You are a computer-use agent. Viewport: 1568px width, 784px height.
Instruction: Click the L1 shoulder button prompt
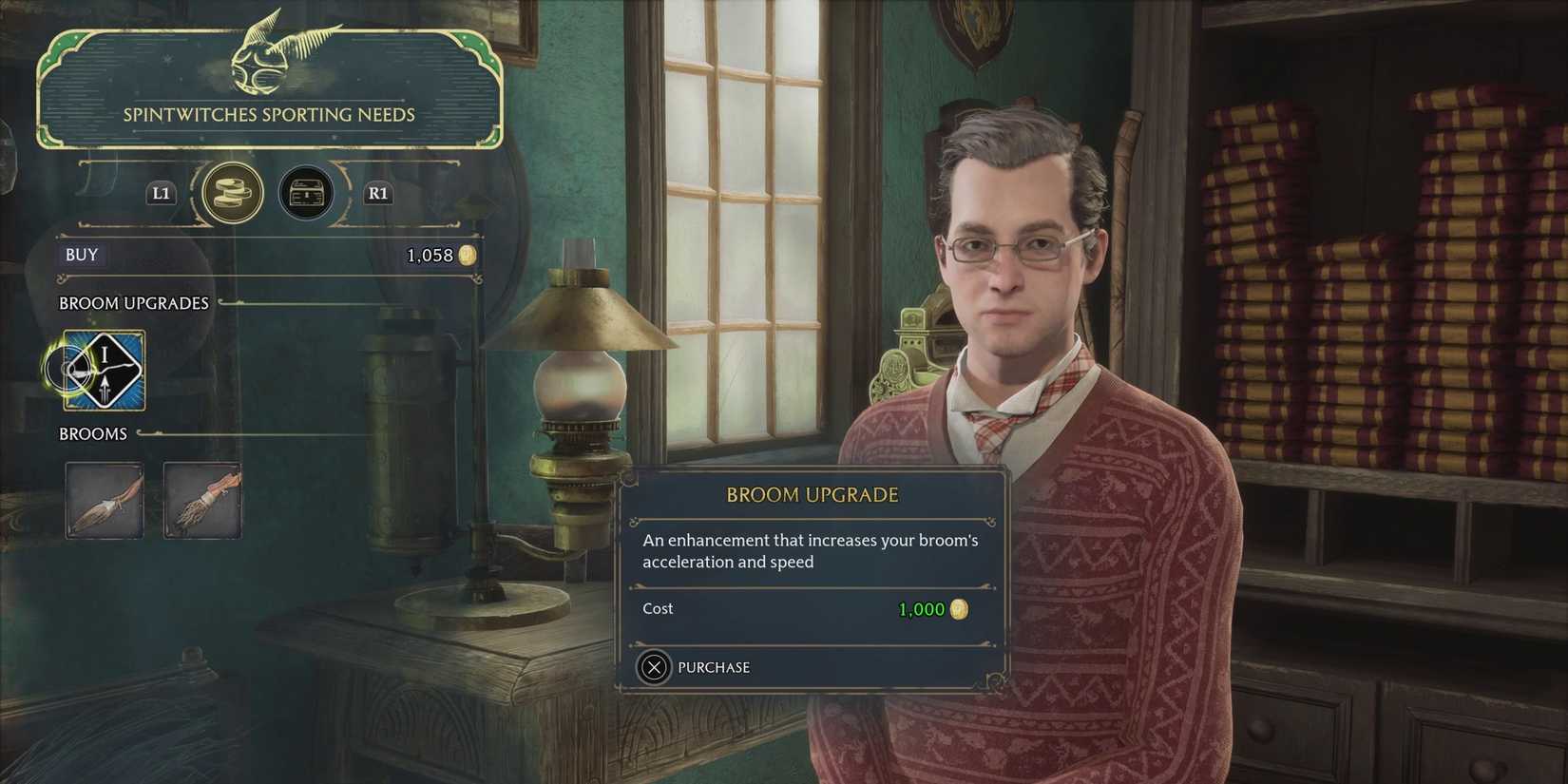click(160, 193)
